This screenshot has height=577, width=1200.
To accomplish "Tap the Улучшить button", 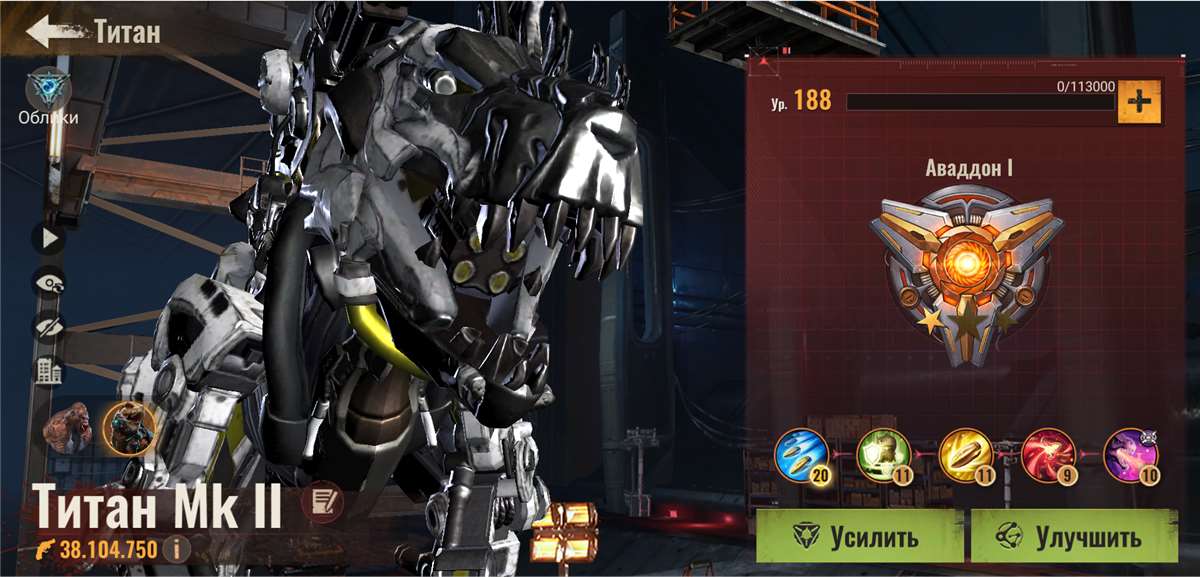I will 1074,537.
